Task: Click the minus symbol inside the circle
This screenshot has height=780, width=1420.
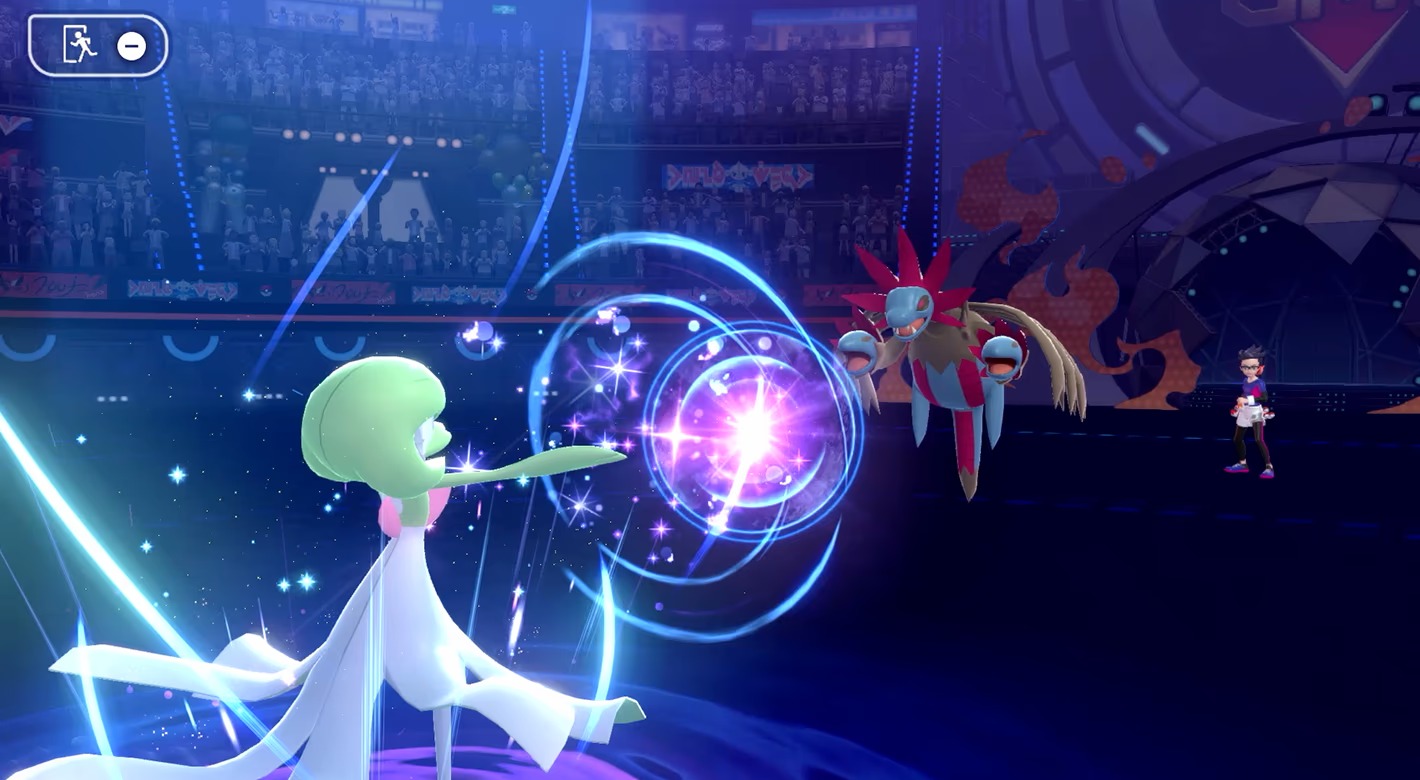Action: [133, 44]
